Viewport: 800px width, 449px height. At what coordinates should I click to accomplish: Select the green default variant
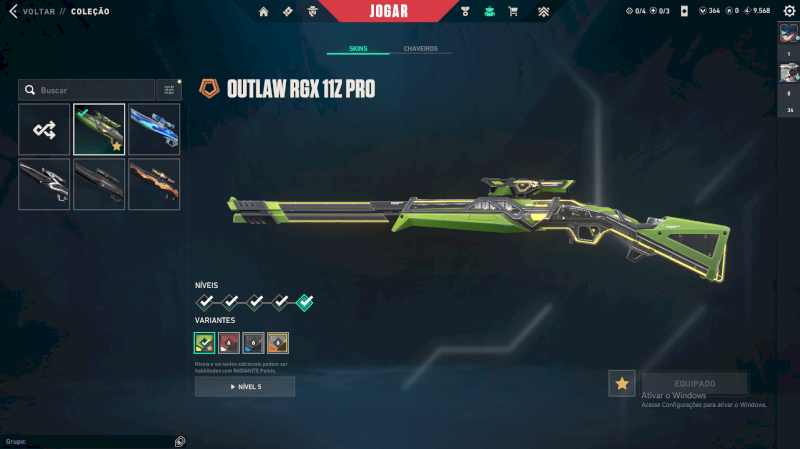tap(205, 343)
